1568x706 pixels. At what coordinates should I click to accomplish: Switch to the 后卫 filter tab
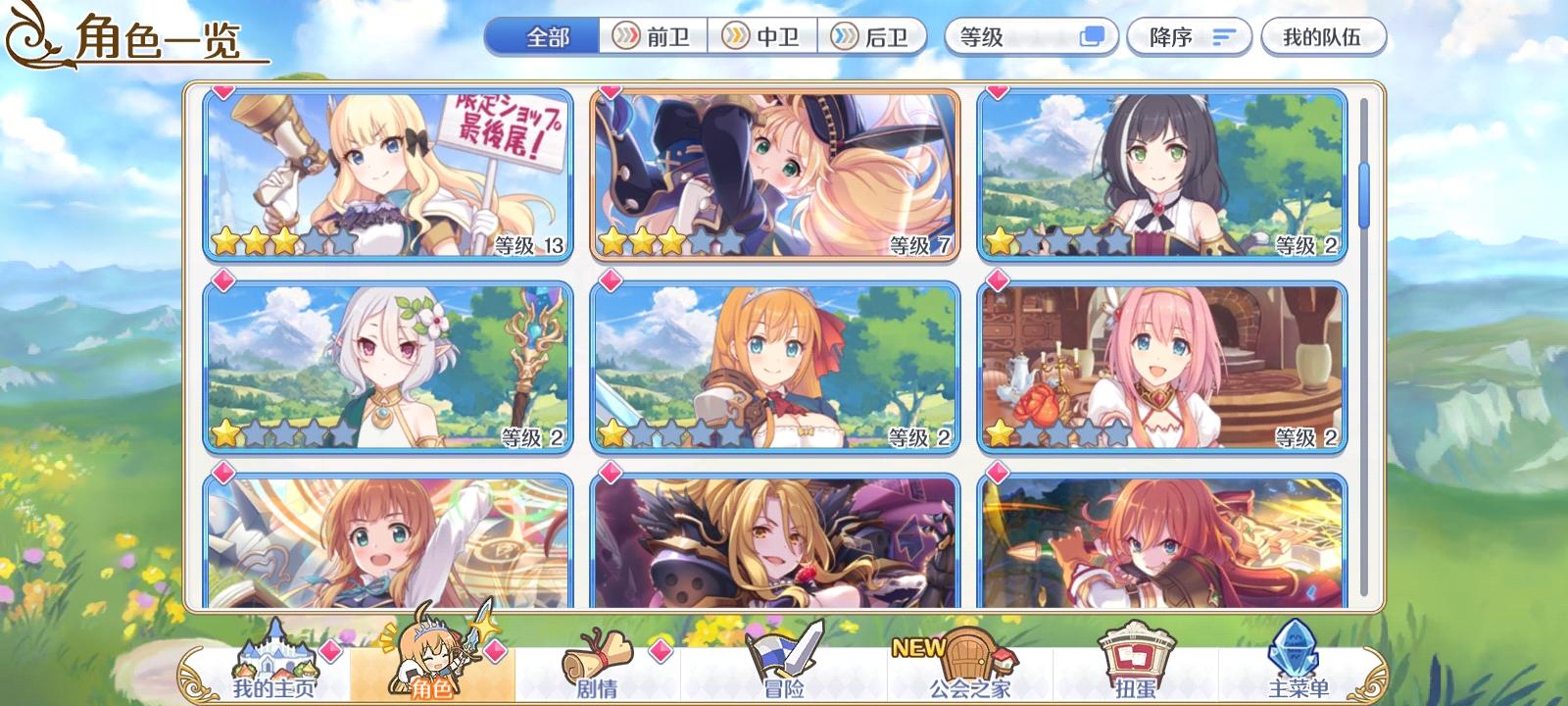[x=874, y=37]
